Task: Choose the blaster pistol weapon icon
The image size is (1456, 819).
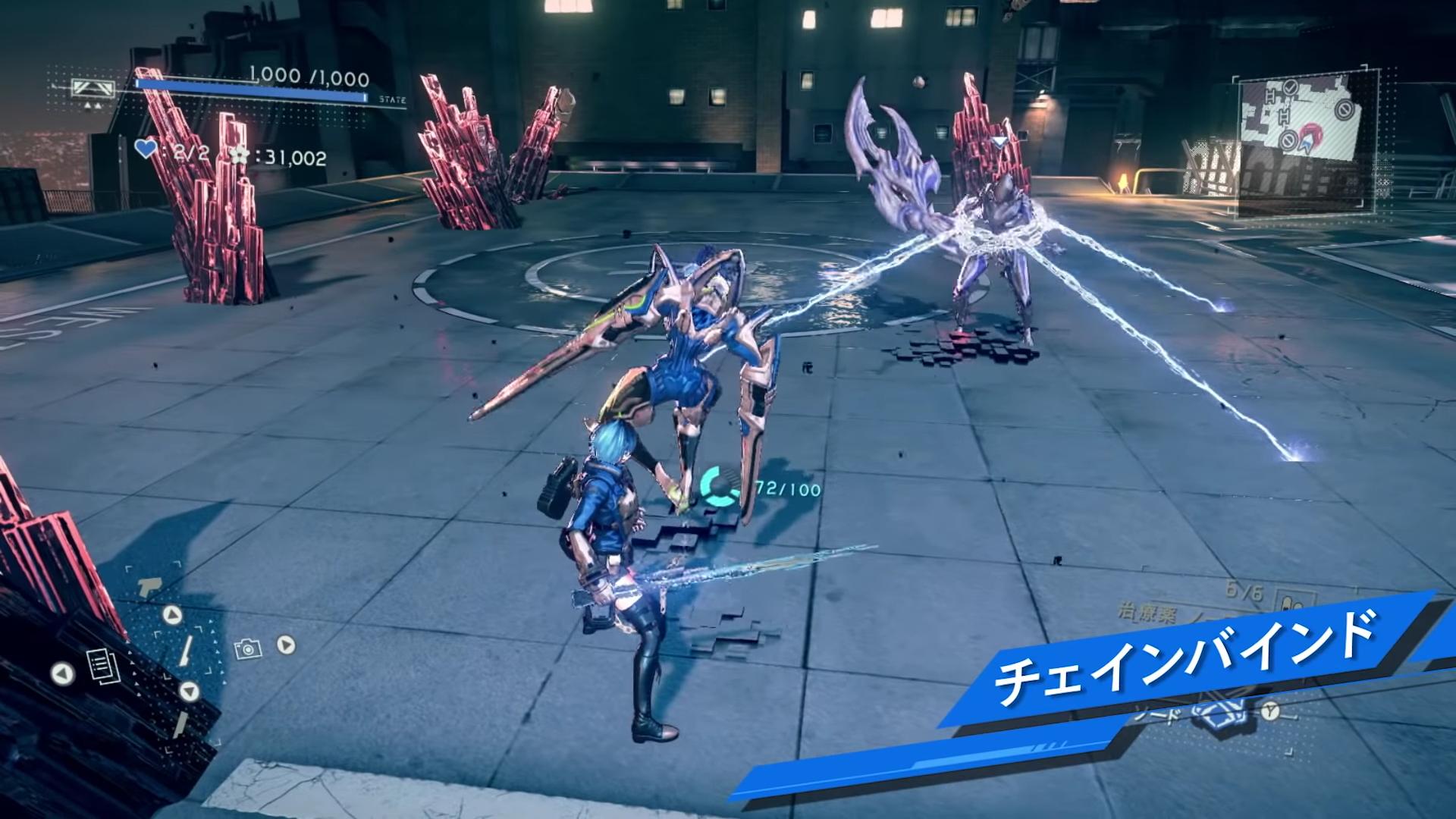Action: 149,586
